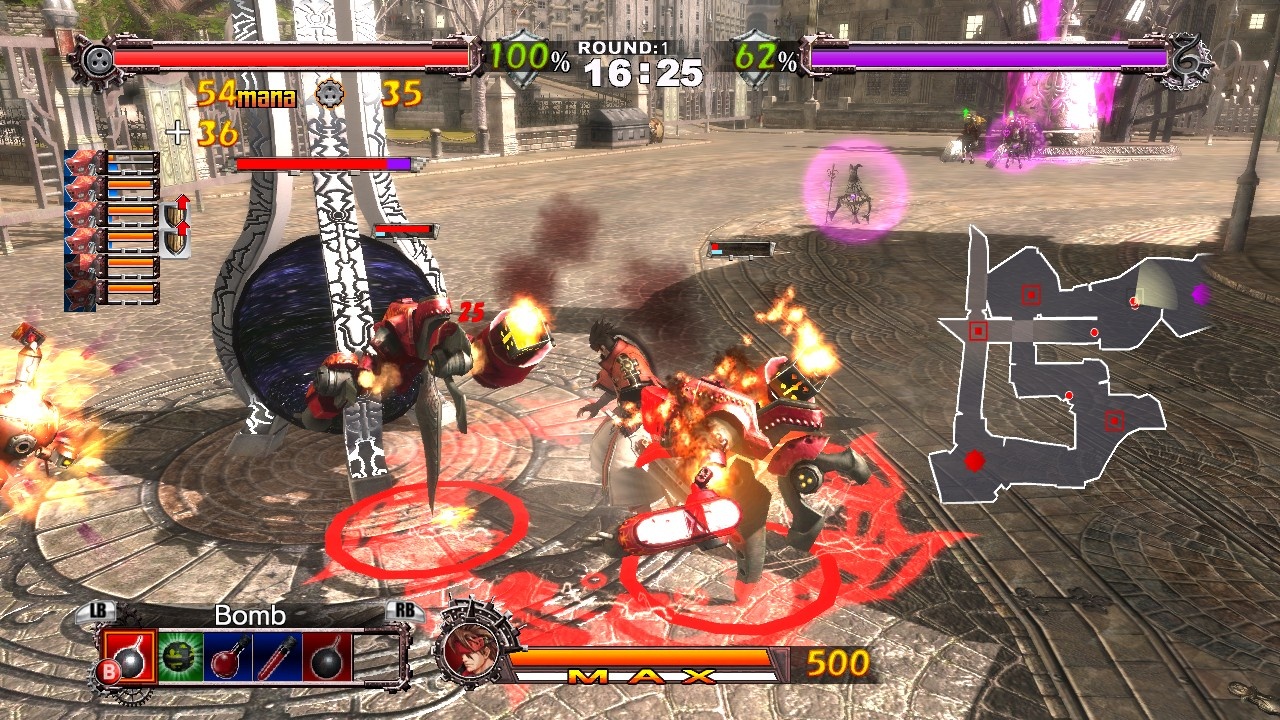The width and height of the screenshot is (1280, 720).
Task: Click the 500 score counter
Action: [840, 661]
